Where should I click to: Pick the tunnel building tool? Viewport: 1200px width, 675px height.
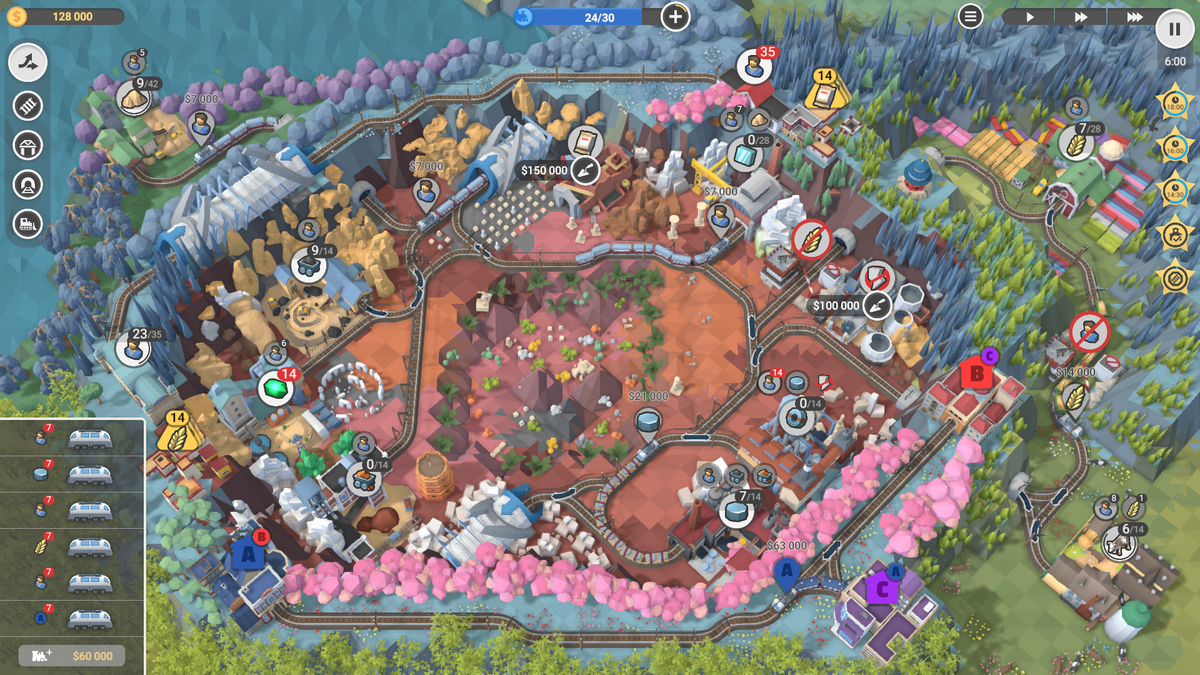(x=28, y=185)
